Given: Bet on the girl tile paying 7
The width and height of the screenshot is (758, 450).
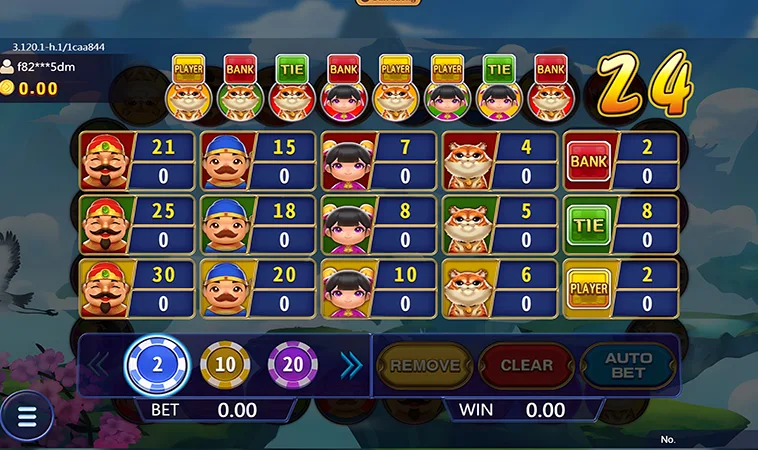Looking at the screenshot, I should point(379,160).
